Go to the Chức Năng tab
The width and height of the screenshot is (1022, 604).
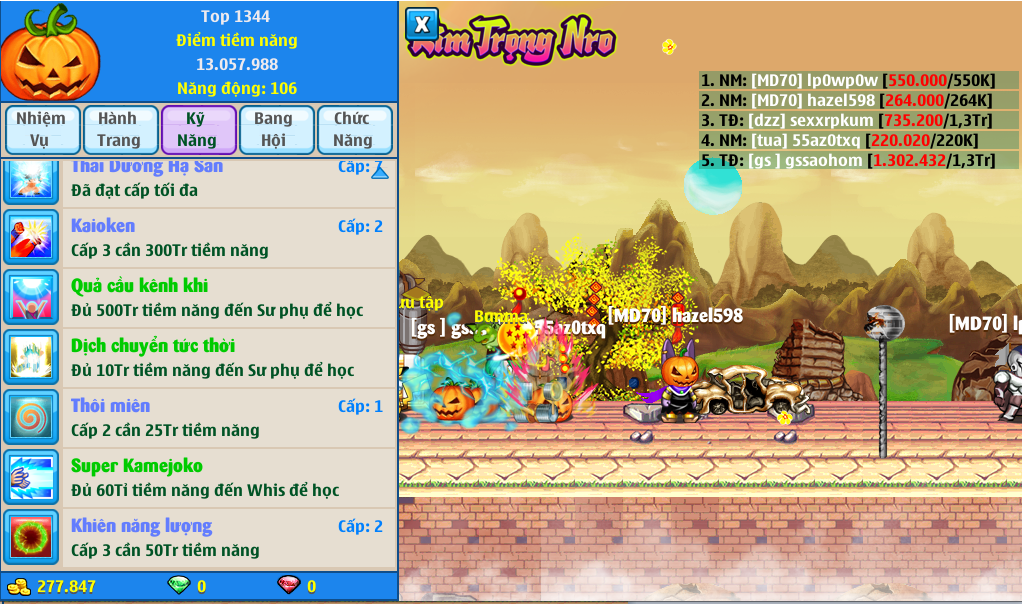tap(354, 130)
